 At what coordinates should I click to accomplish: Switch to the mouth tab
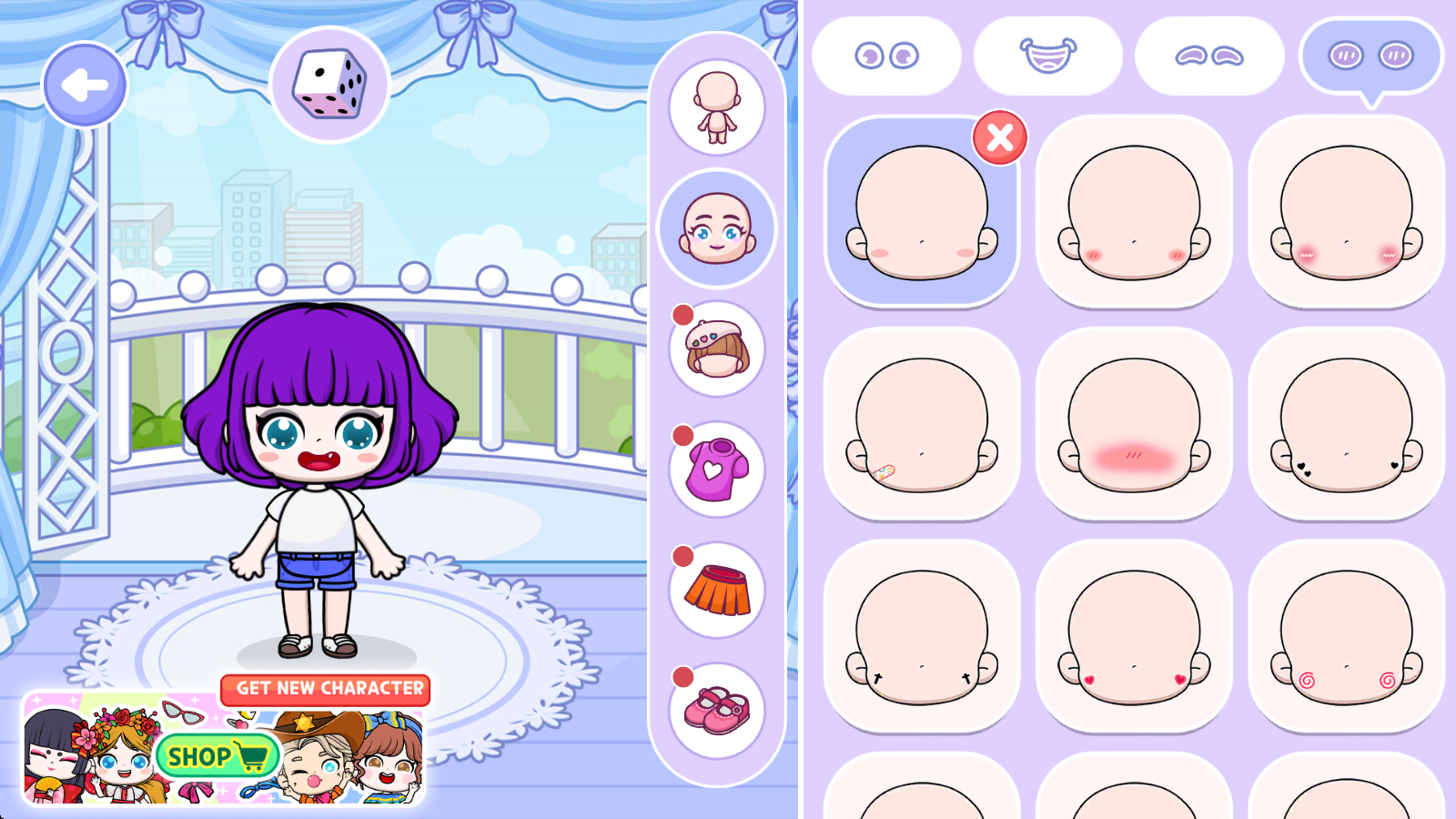[x=1047, y=56]
